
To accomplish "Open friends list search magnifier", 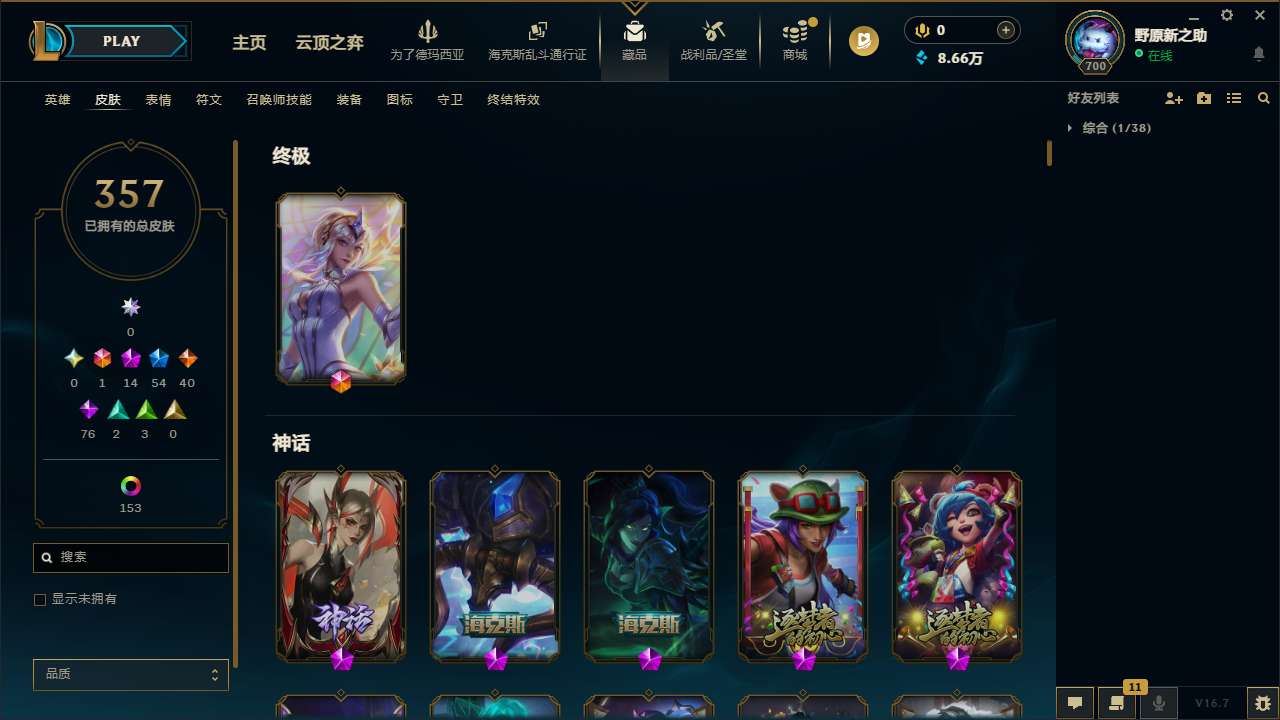I will [x=1264, y=98].
